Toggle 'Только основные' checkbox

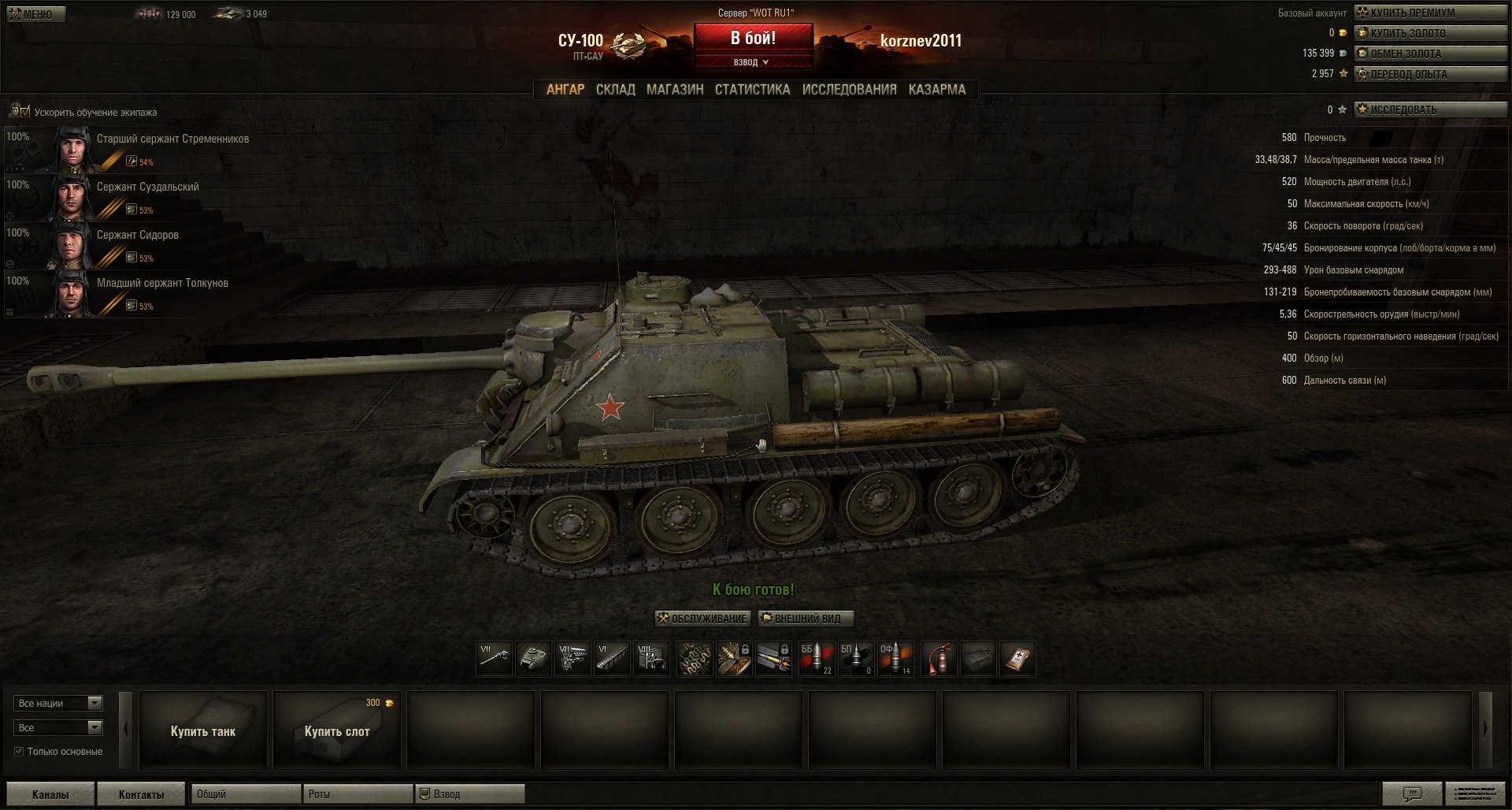click(19, 752)
